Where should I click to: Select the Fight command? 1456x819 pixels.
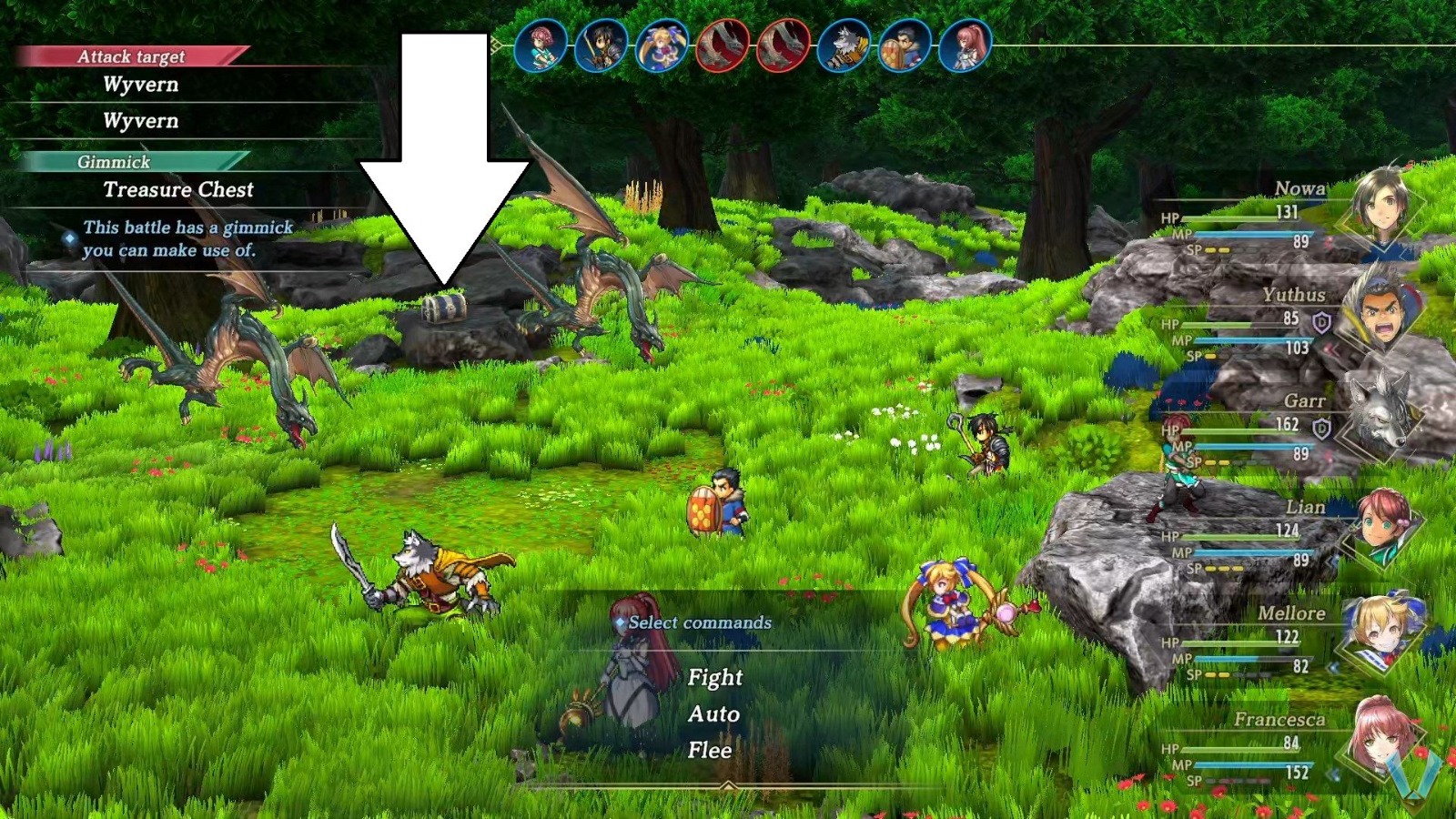[718, 677]
